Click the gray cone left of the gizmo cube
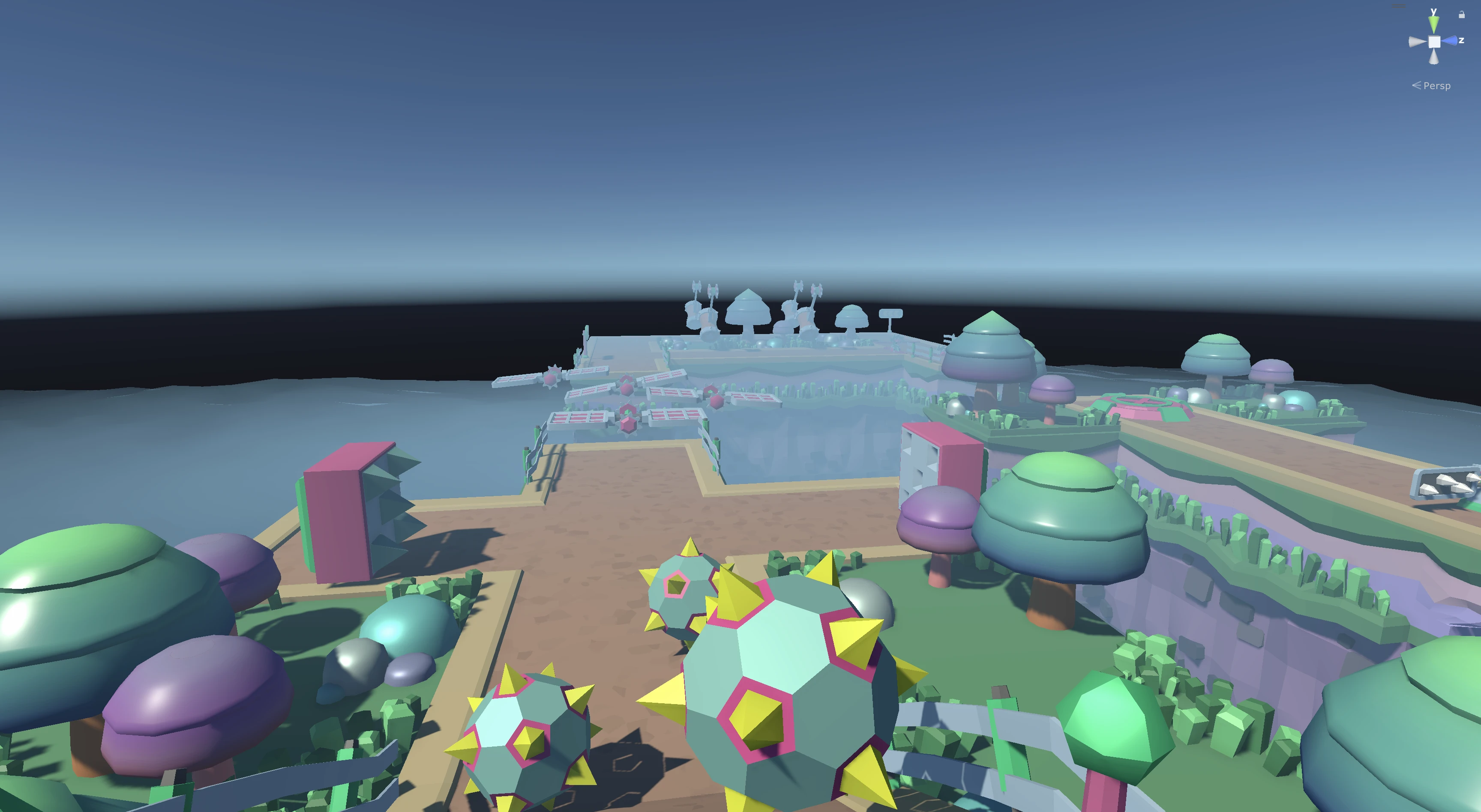1481x812 pixels. tap(1417, 42)
